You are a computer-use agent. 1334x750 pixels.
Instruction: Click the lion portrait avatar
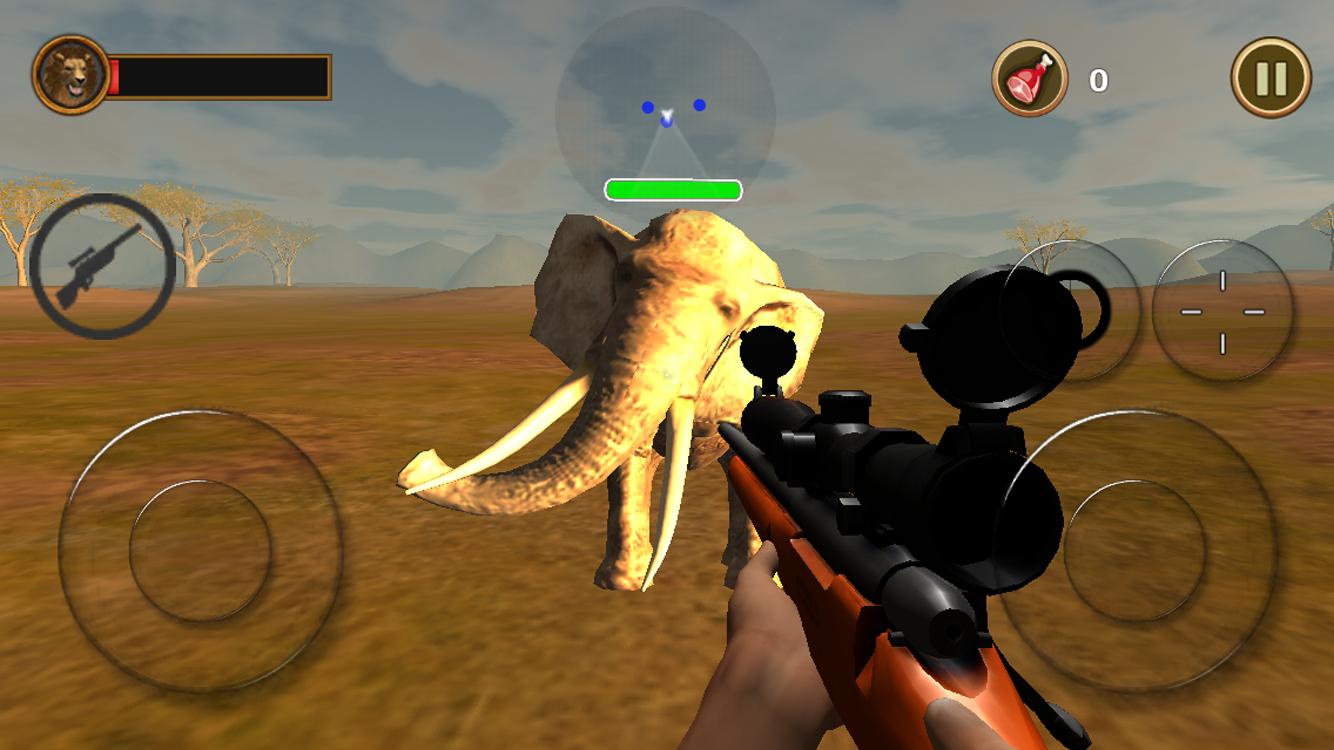(68, 73)
